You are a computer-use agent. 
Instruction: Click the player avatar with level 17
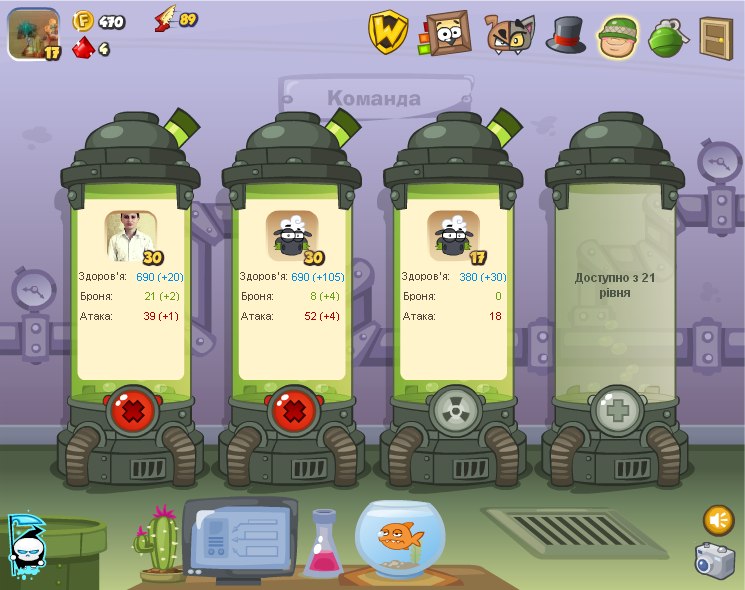click(x=33, y=34)
